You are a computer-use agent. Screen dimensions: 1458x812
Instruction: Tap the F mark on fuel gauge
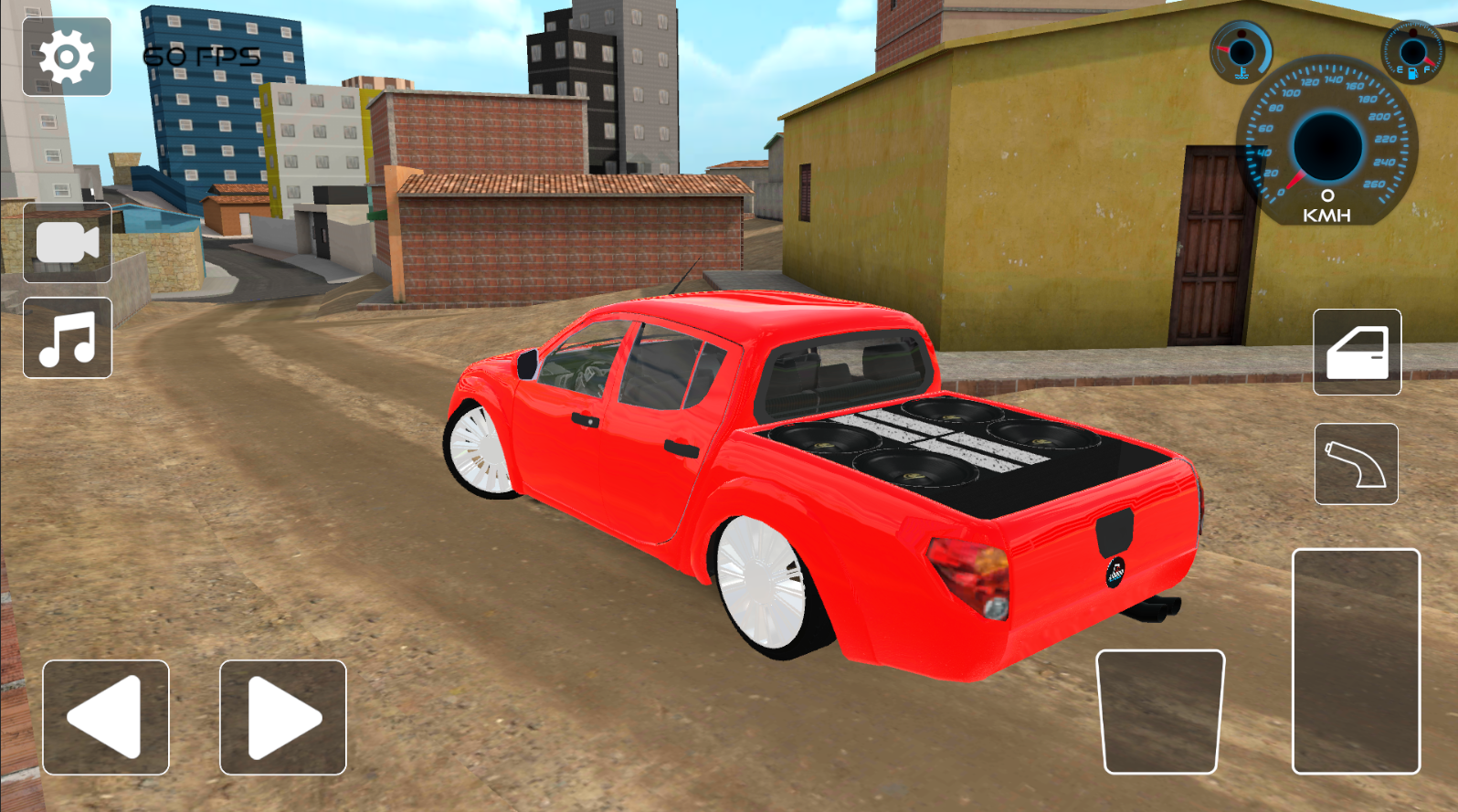click(1426, 69)
